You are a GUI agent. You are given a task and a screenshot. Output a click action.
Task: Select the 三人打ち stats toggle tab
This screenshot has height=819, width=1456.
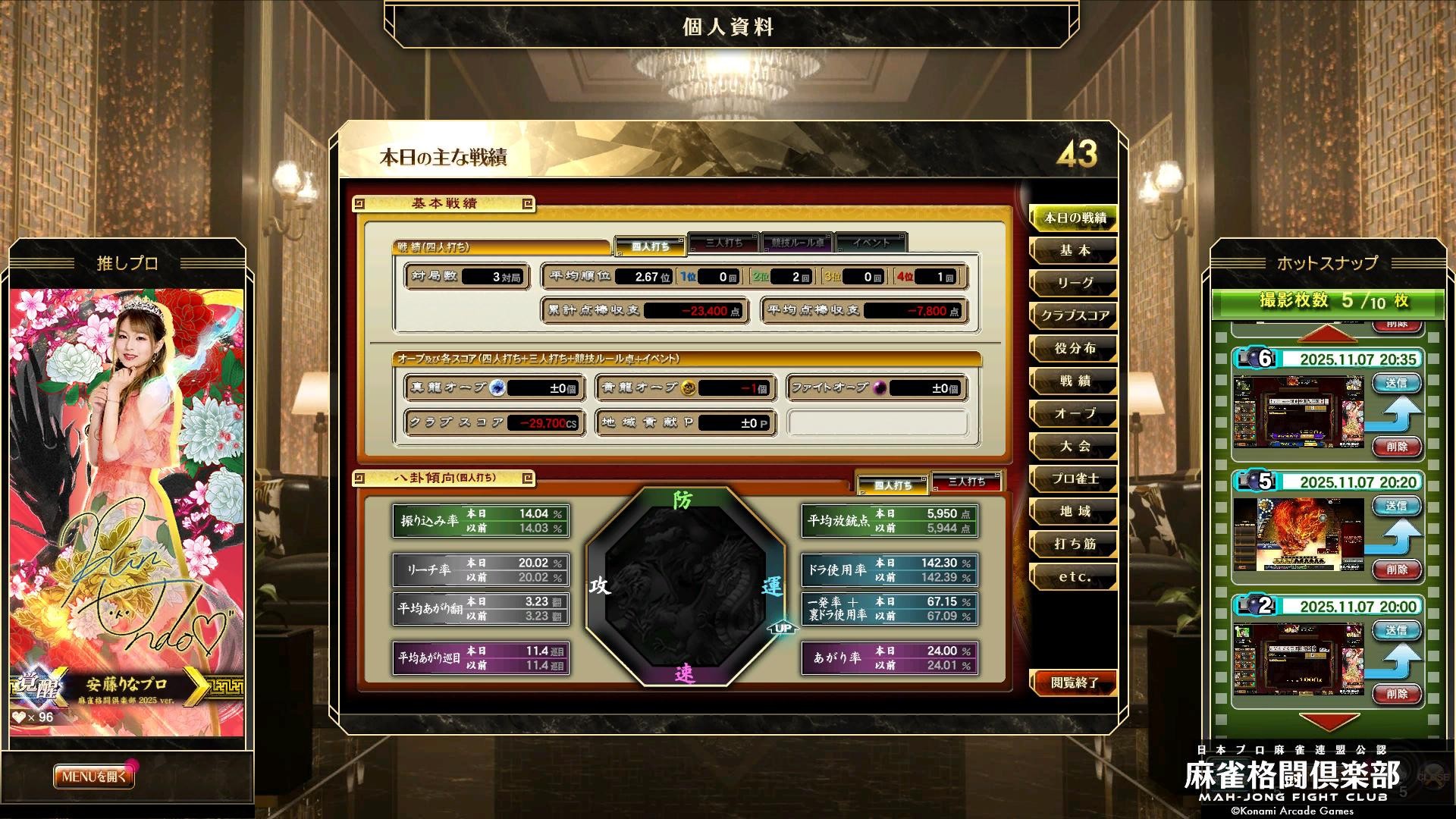[x=724, y=244]
